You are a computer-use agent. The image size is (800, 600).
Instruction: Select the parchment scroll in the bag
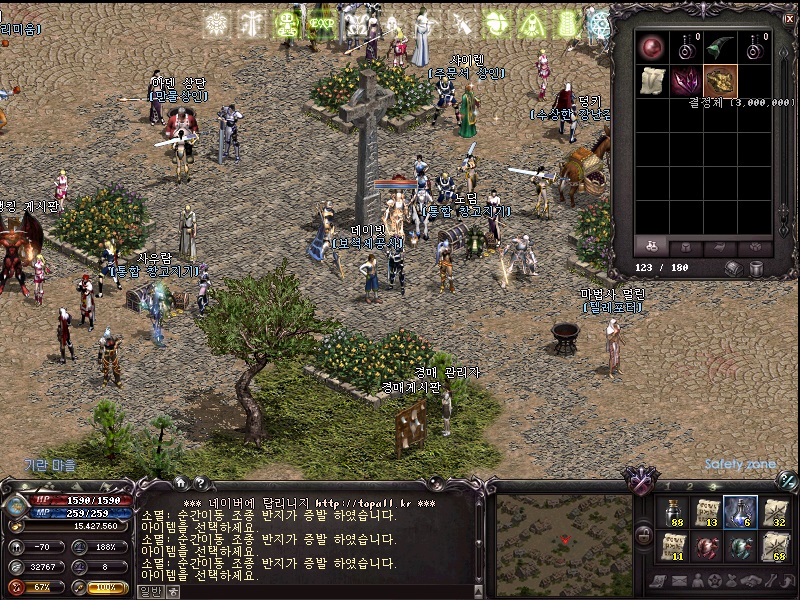click(x=652, y=81)
